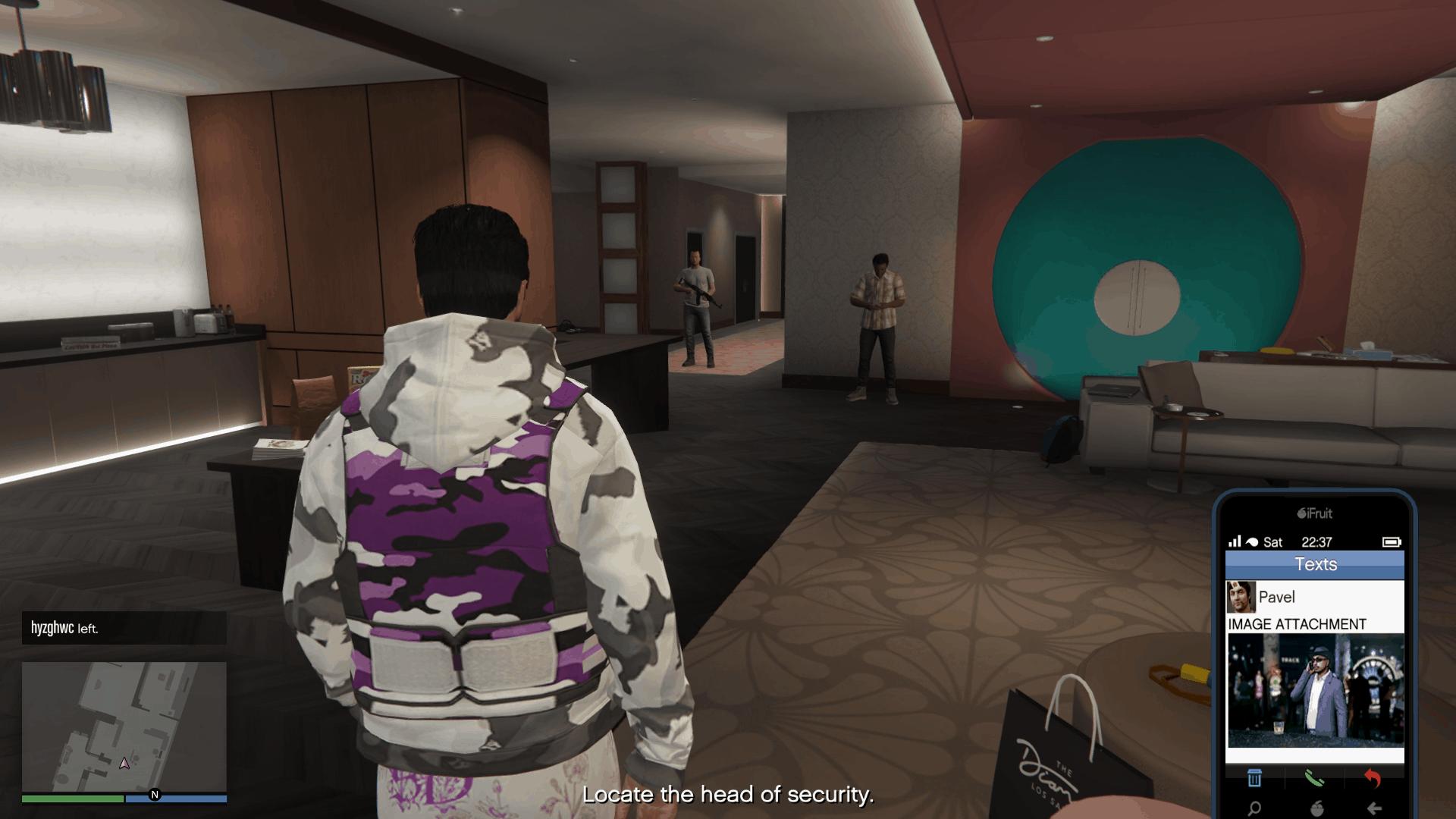
Task: Tap the Texts header on the phone
Action: (1315, 564)
